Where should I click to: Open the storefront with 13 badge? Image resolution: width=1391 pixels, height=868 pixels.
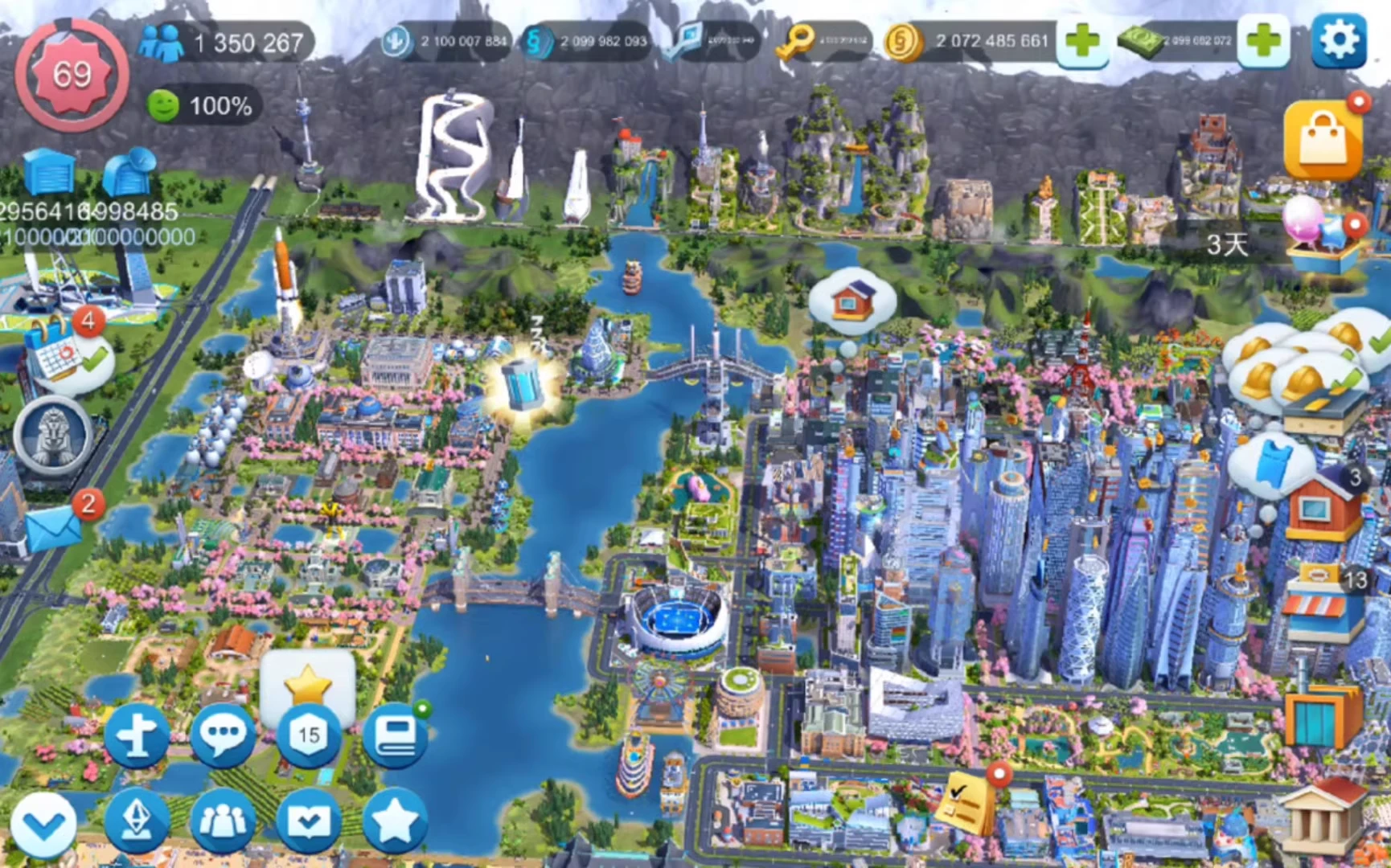[x=1323, y=603]
